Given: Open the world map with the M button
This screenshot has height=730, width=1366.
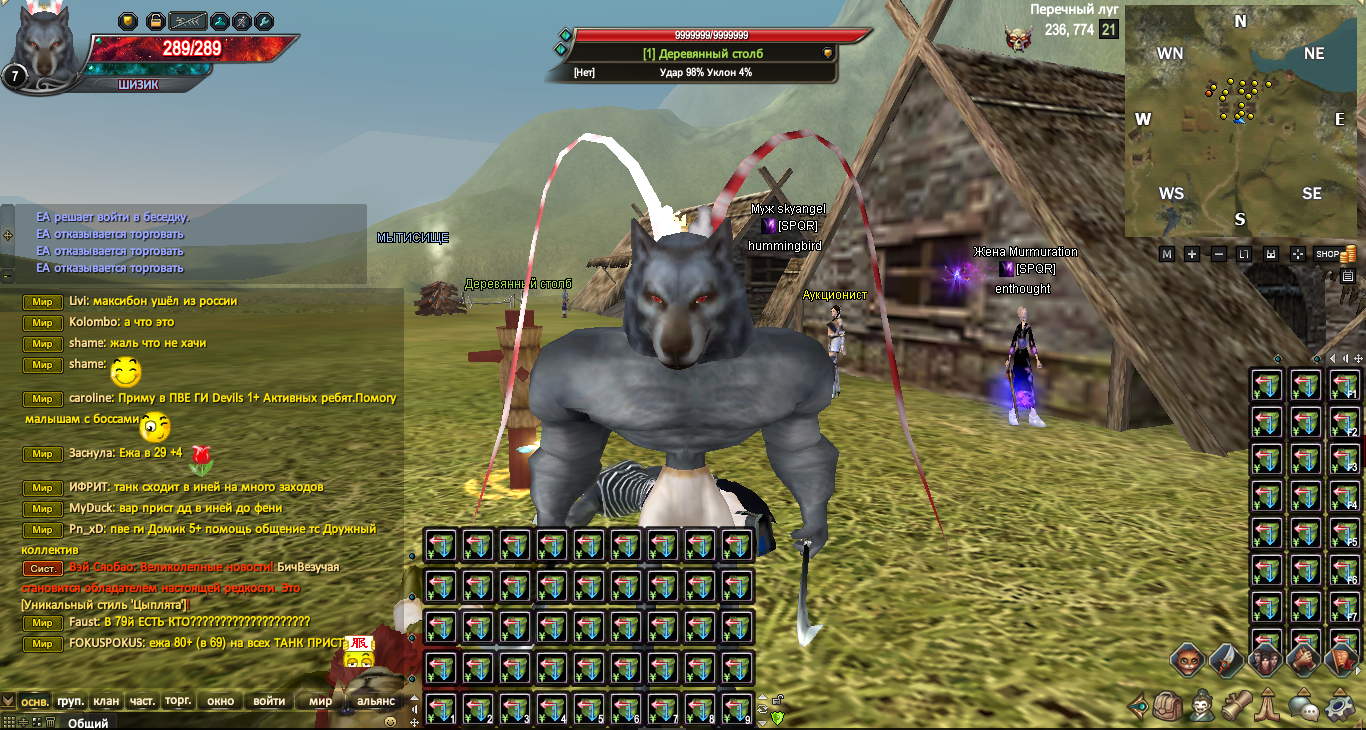Looking at the screenshot, I should pyautogui.click(x=1166, y=254).
